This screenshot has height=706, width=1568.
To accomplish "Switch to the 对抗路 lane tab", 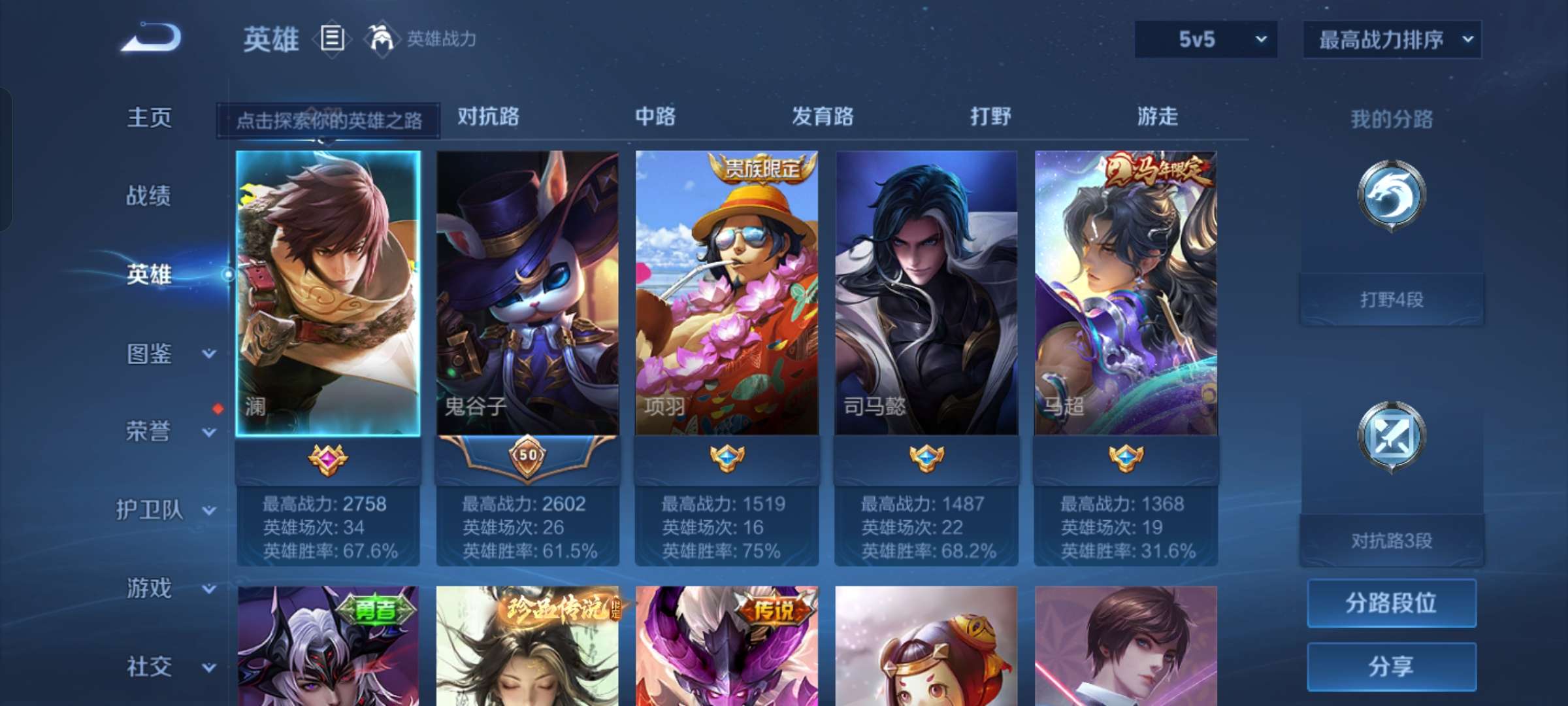I will tap(489, 118).
